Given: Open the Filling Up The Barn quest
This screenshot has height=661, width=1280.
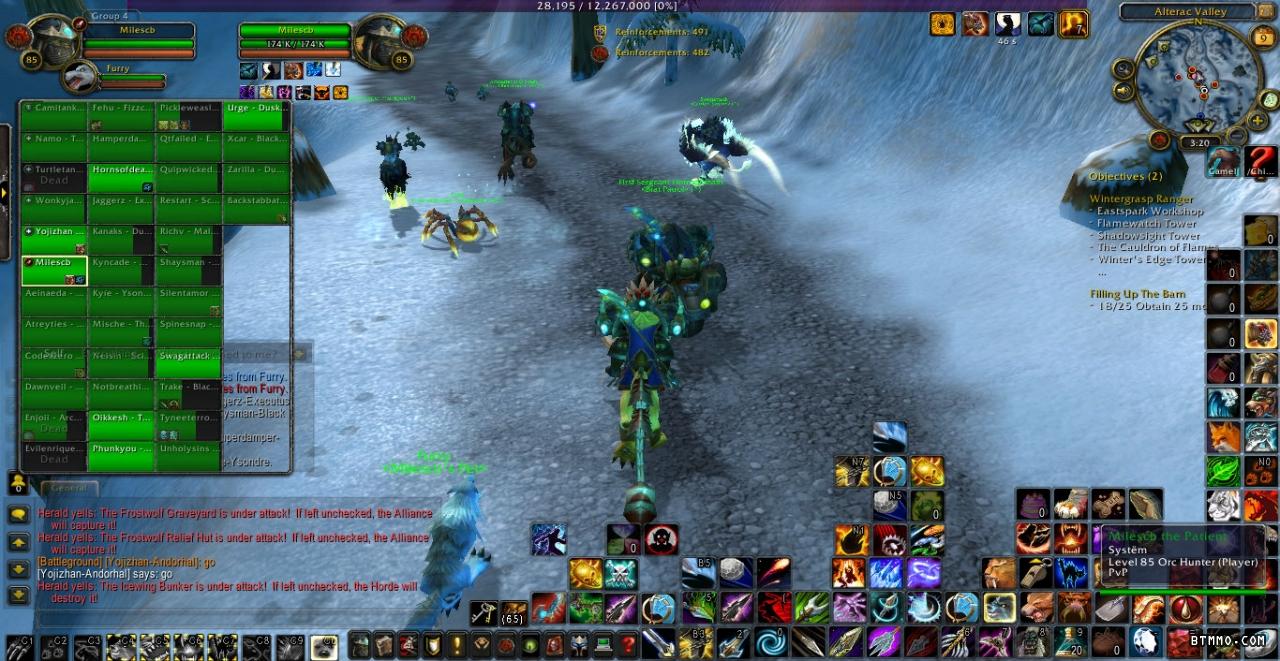Looking at the screenshot, I should (1137, 294).
